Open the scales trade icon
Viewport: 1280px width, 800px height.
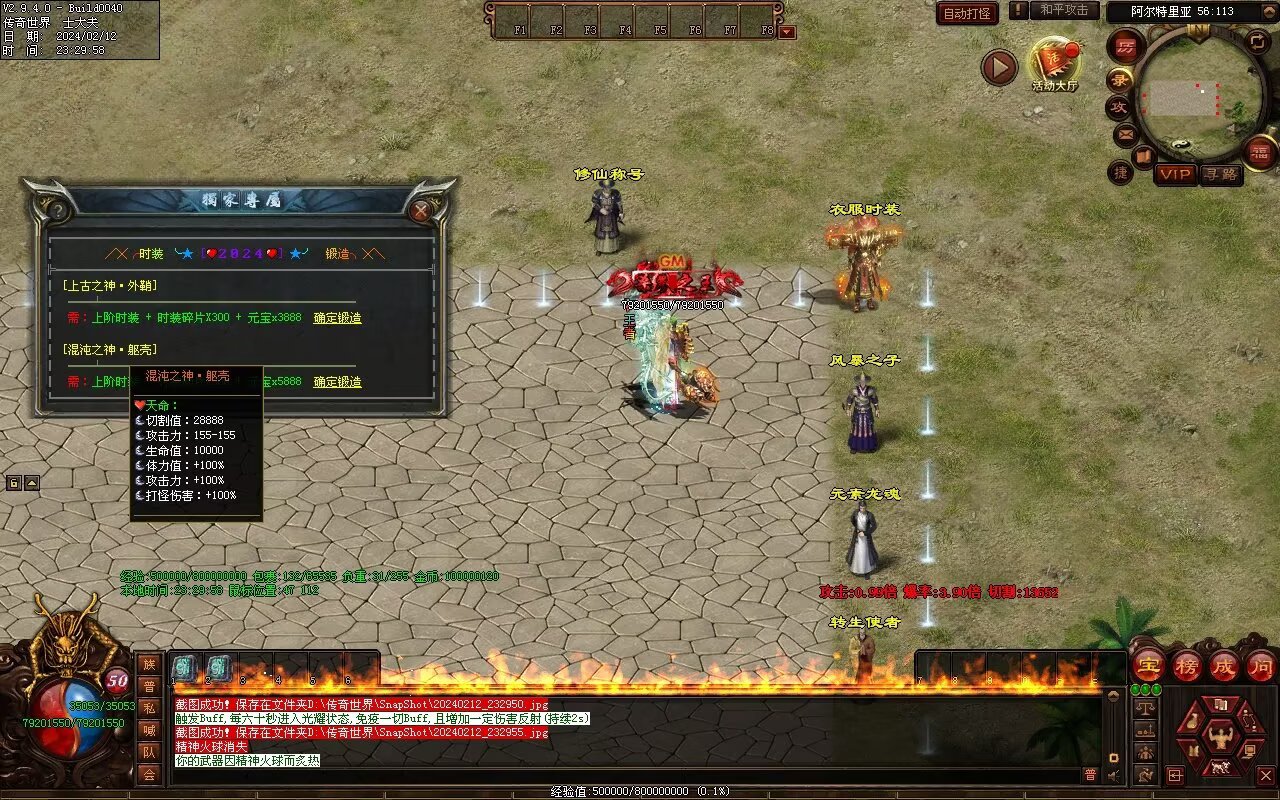coord(1145,708)
